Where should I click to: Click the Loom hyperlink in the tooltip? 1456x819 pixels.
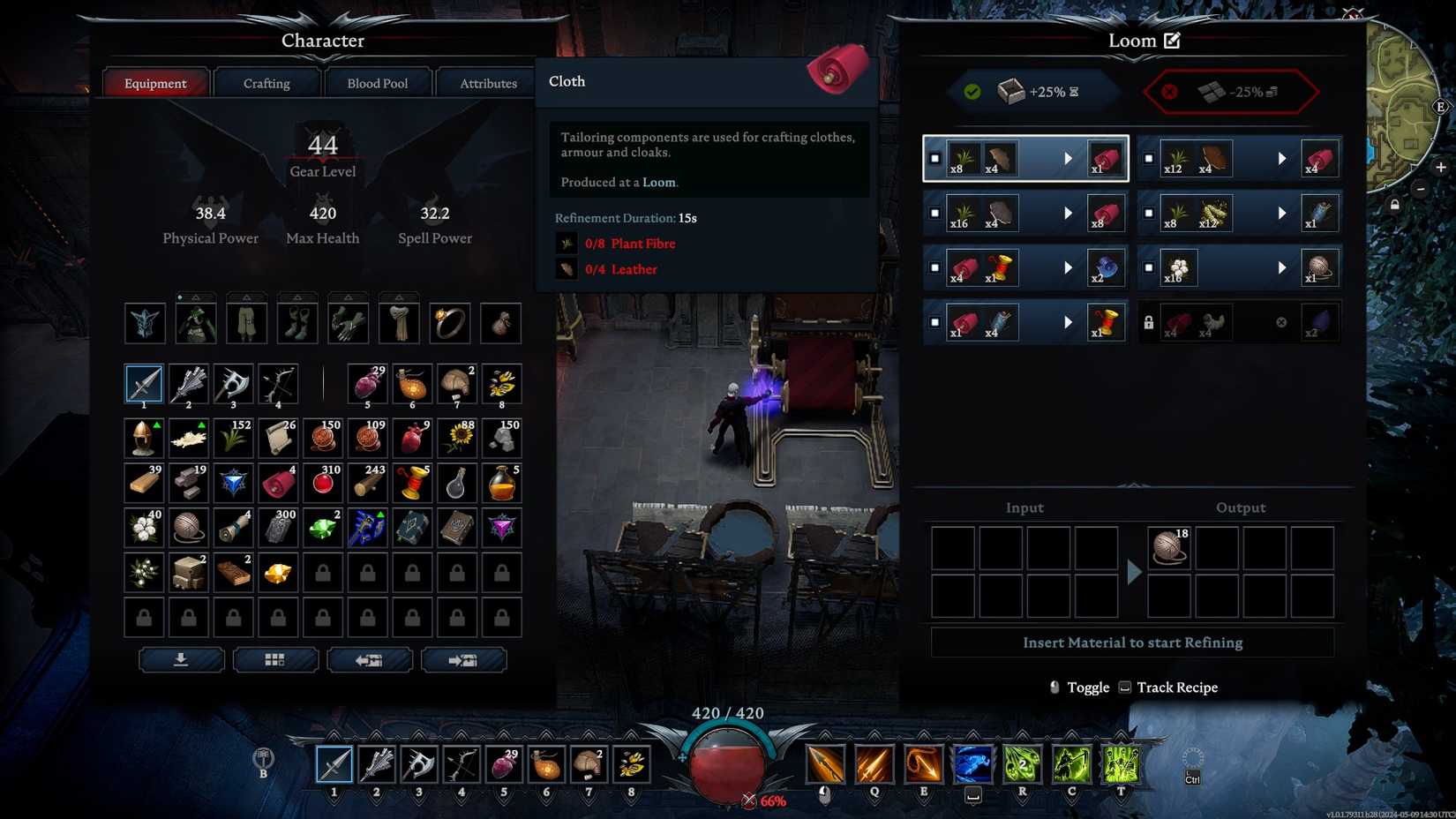pyautogui.click(x=659, y=182)
